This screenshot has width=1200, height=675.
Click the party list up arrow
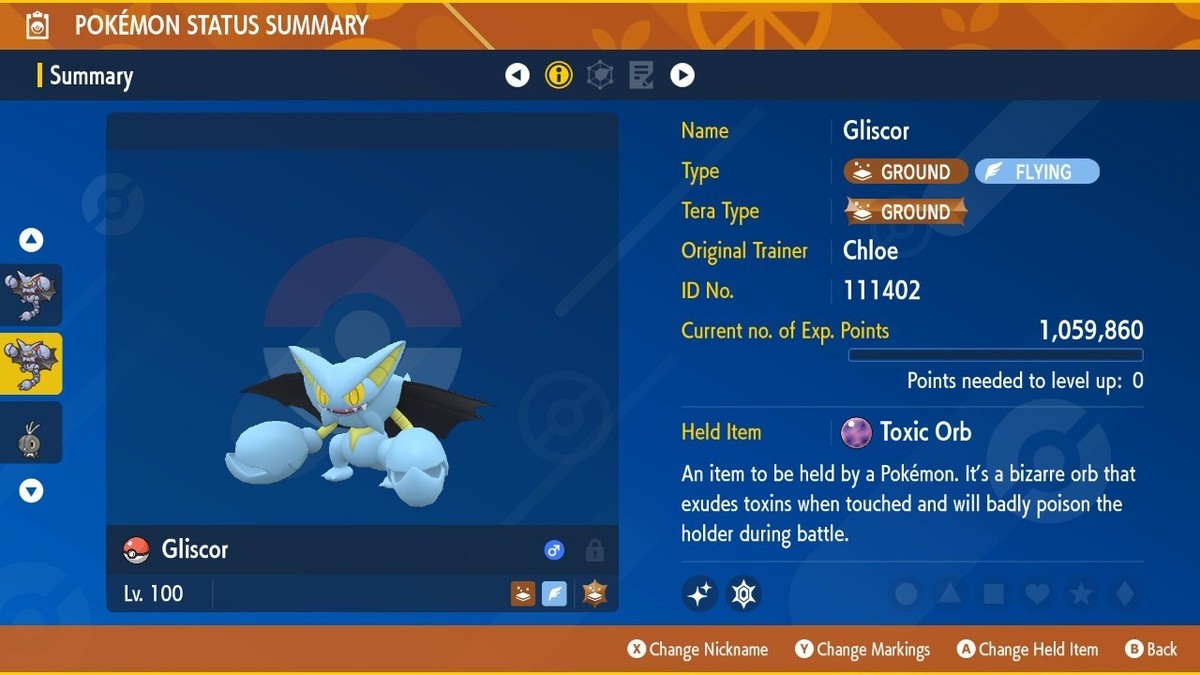pyautogui.click(x=31, y=240)
